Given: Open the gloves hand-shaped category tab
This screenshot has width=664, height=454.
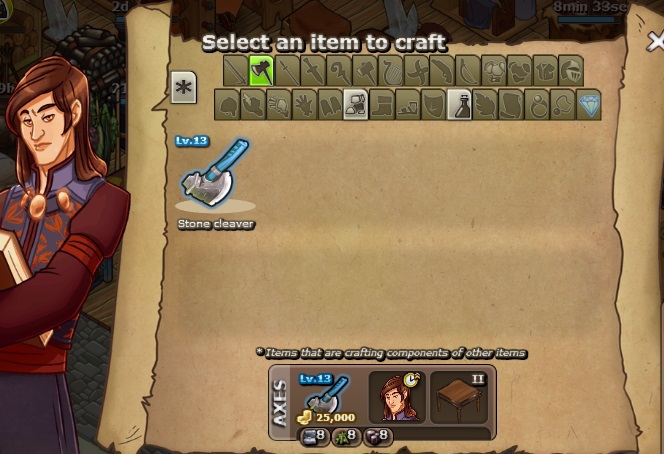Looking at the screenshot, I should 303,104.
